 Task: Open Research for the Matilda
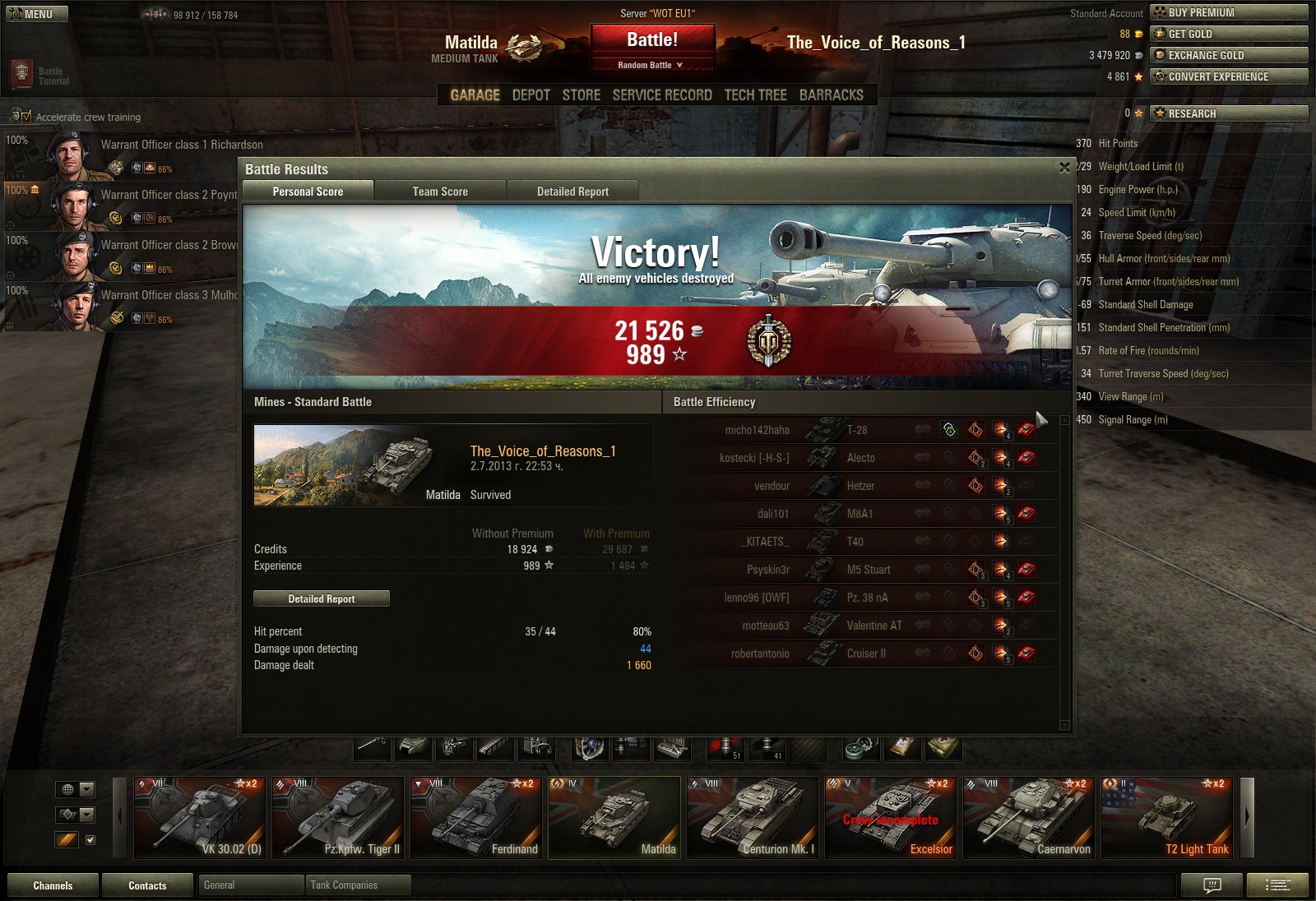tap(1229, 113)
